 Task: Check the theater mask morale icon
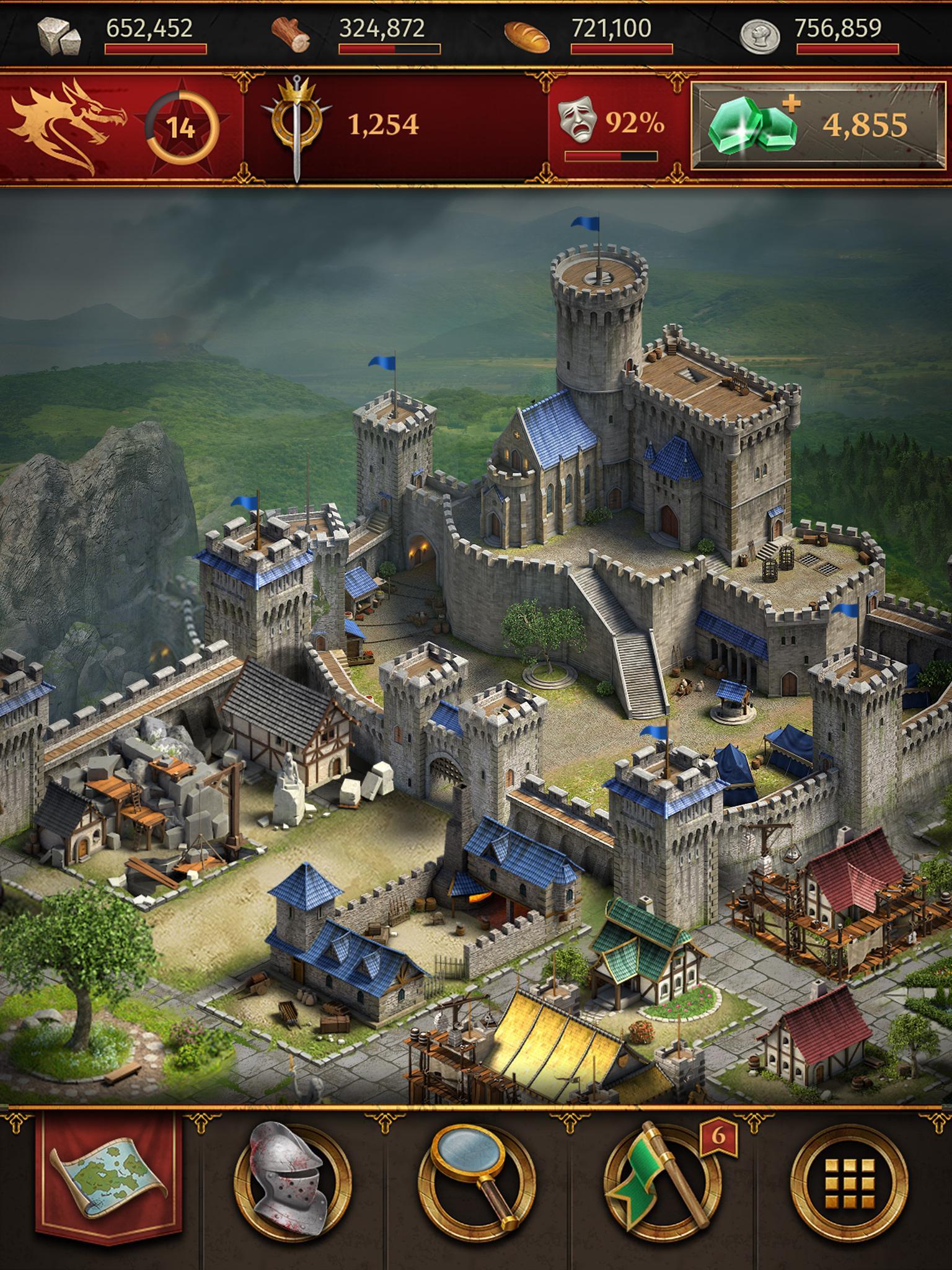click(x=578, y=122)
